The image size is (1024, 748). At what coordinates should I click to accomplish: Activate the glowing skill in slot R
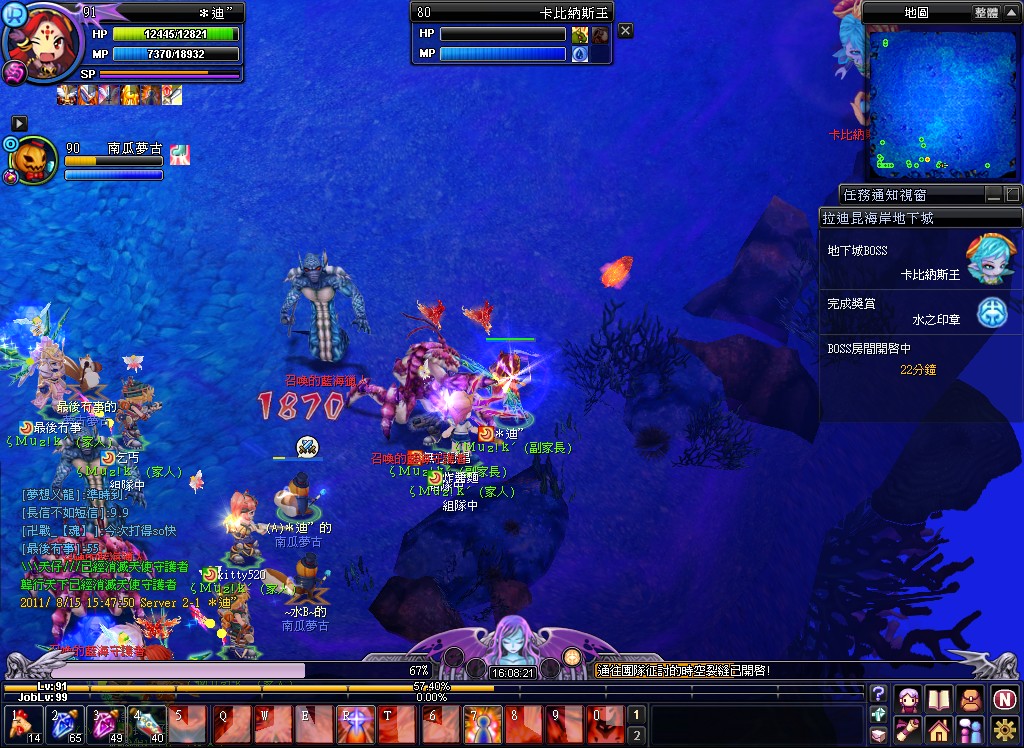(x=356, y=724)
